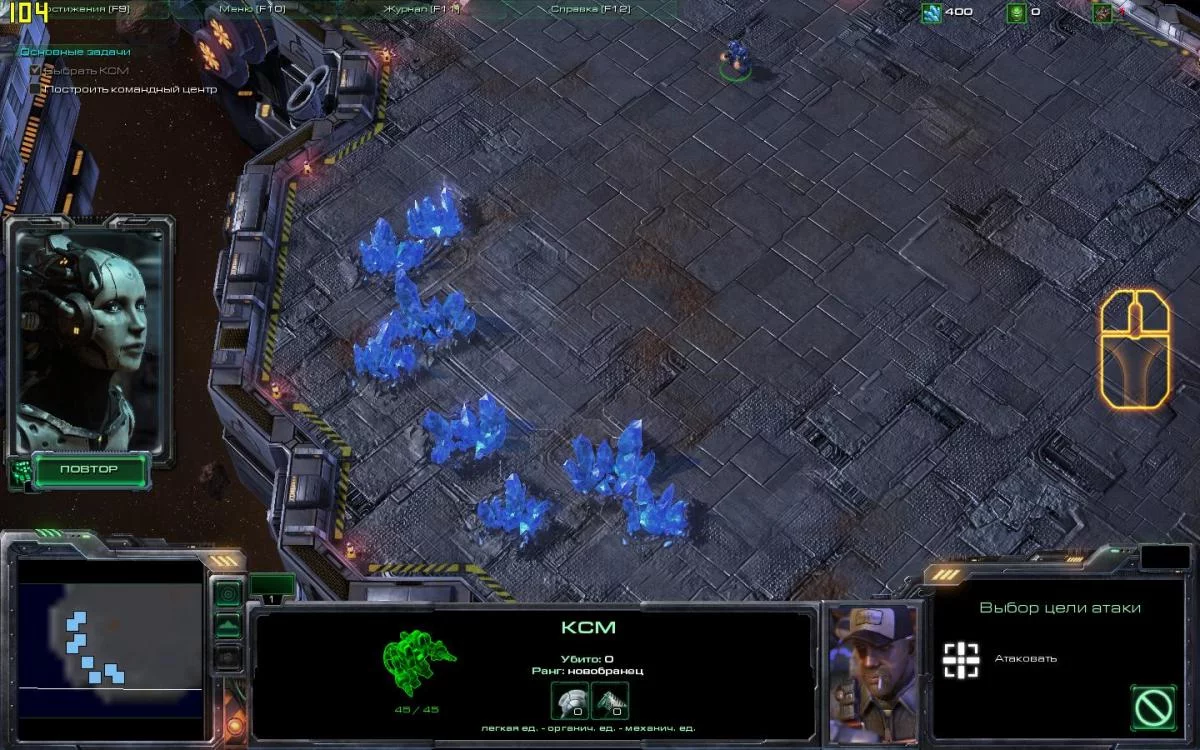Cancel attack targeting with the green cancel button
The image size is (1200, 750).
pyautogui.click(x=1153, y=707)
